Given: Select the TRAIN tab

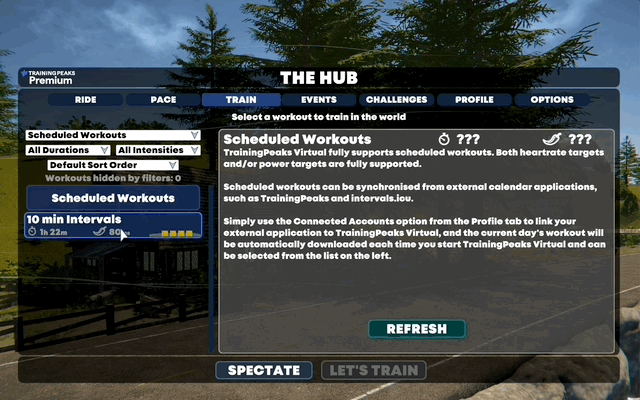Looking at the screenshot, I should pyautogui.click(x=240, y=100).
